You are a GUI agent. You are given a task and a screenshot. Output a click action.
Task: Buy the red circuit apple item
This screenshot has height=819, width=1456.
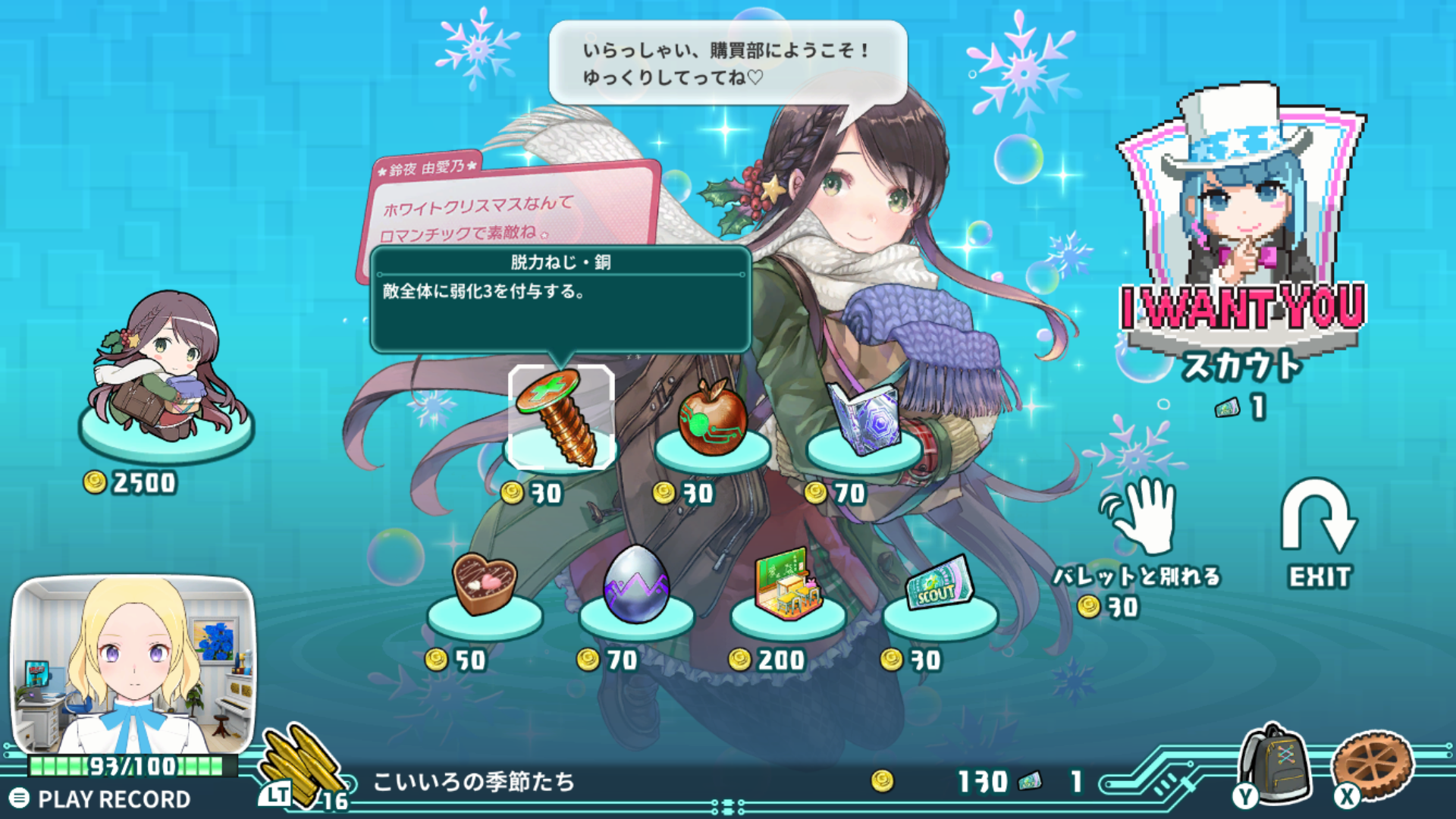[x=712, y=419]
